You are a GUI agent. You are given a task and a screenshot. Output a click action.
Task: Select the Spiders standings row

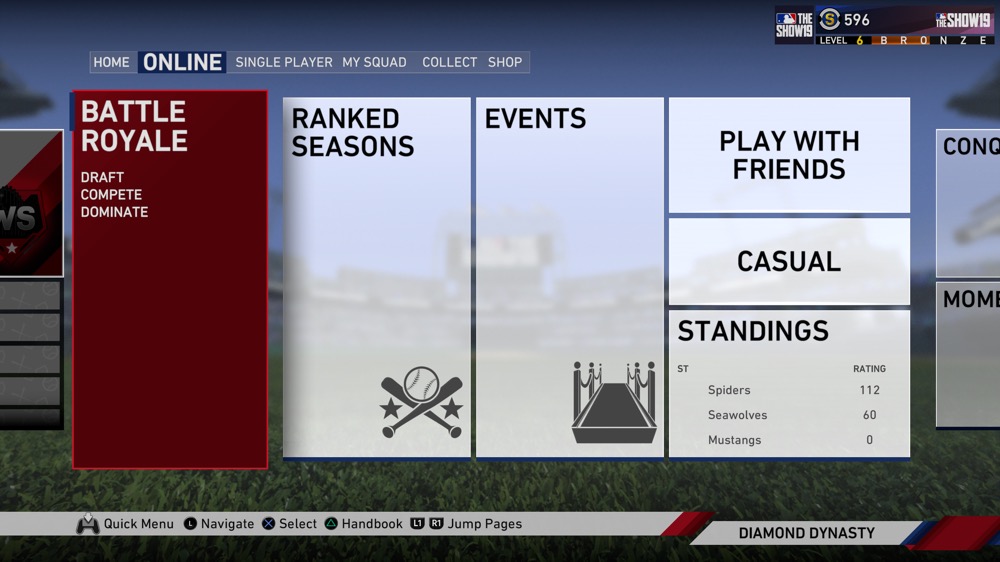point(789,390)
